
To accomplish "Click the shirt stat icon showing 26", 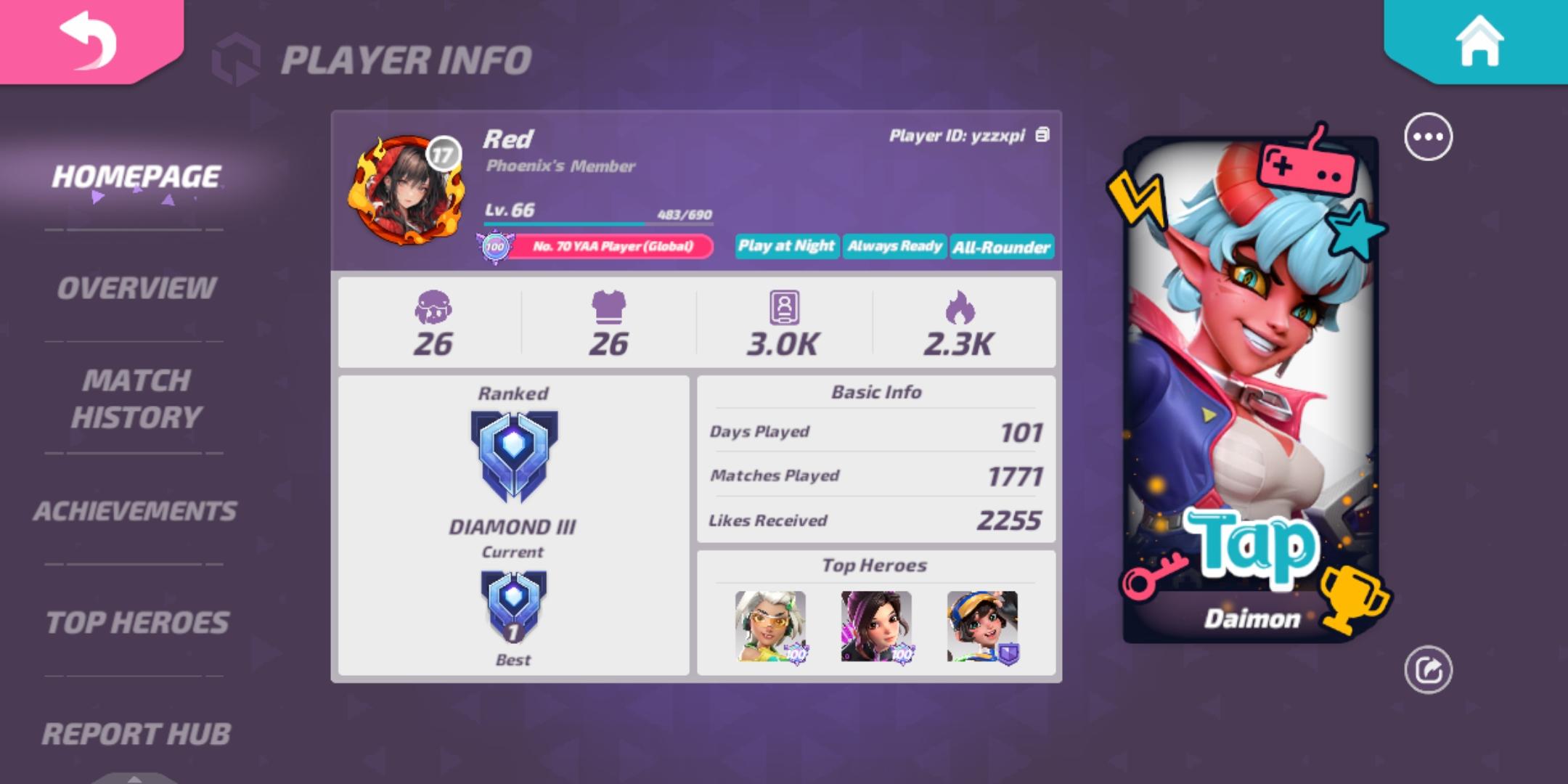I will pos(608,308).
